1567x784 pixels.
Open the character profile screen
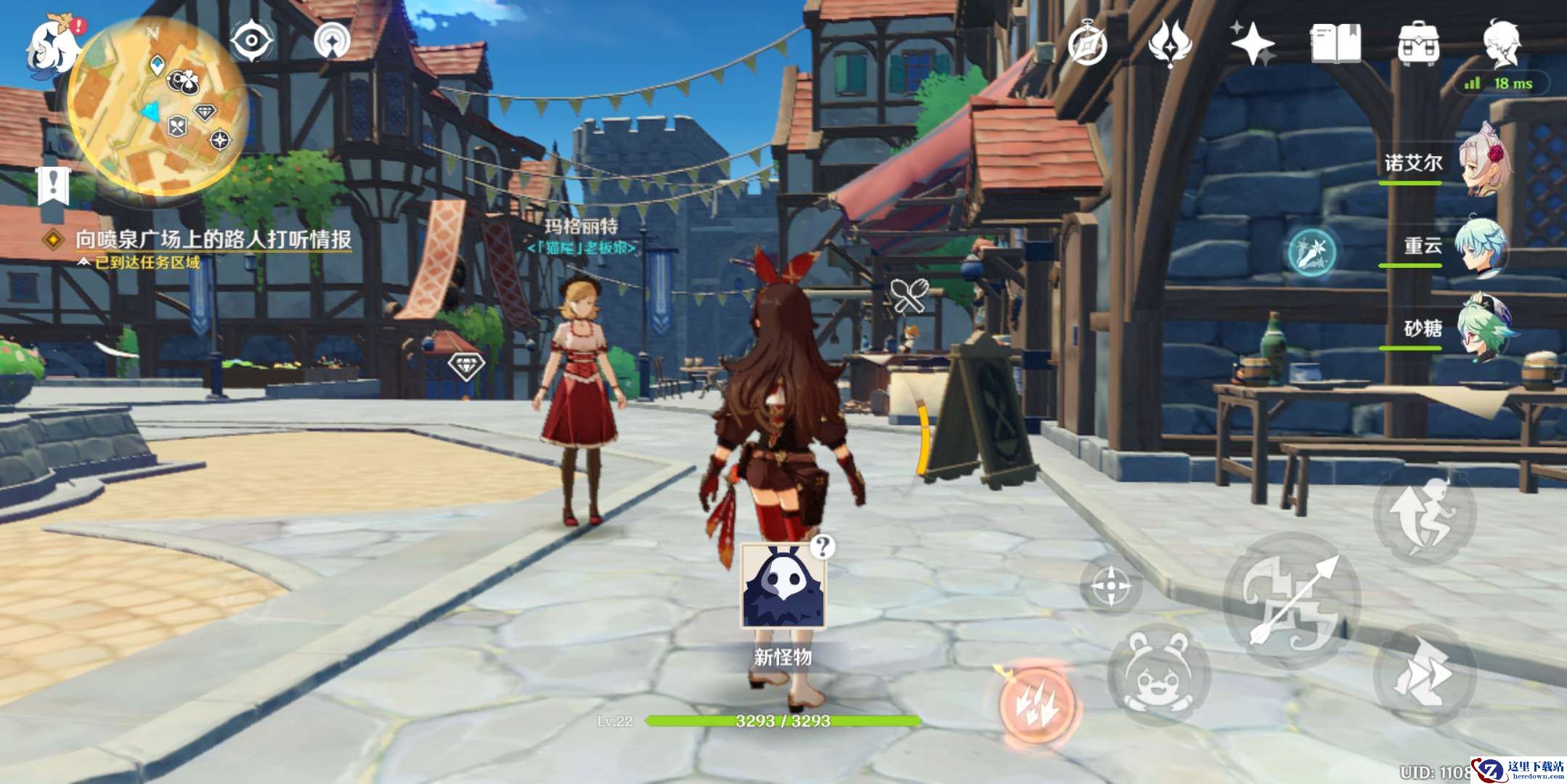tap(1501, 44)
